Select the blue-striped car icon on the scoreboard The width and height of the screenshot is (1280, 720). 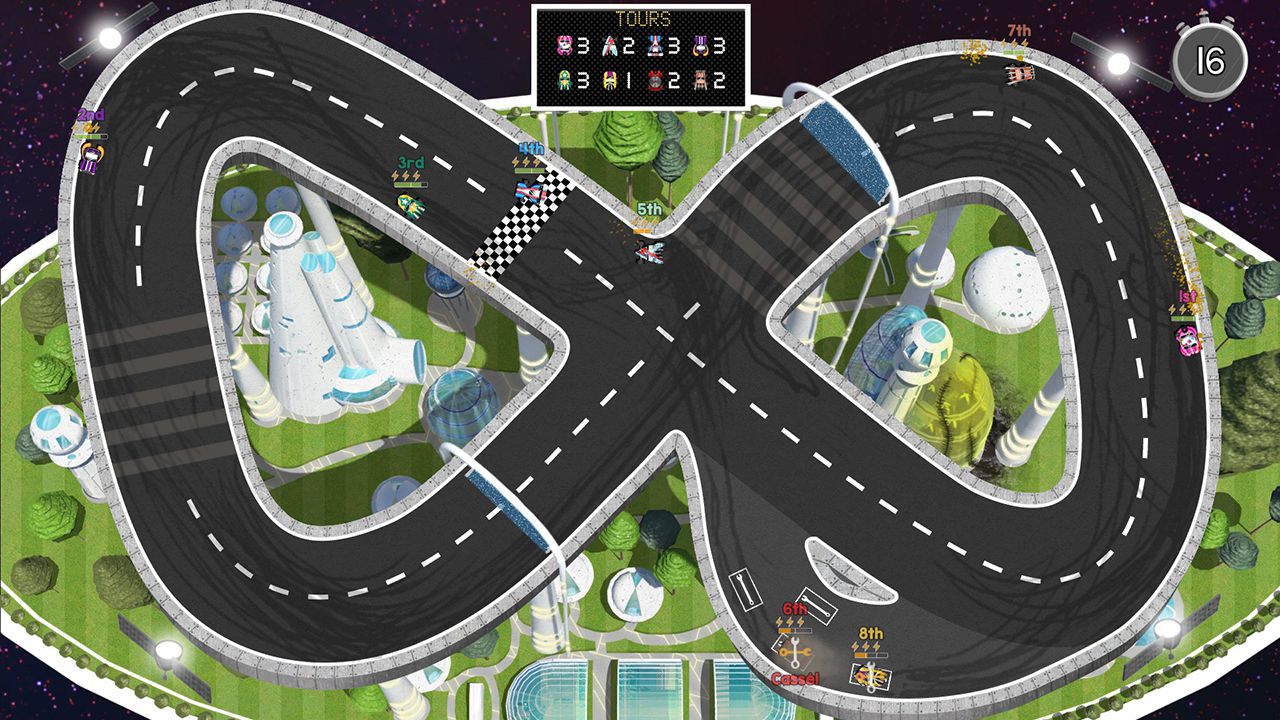[x=655, y=46]
